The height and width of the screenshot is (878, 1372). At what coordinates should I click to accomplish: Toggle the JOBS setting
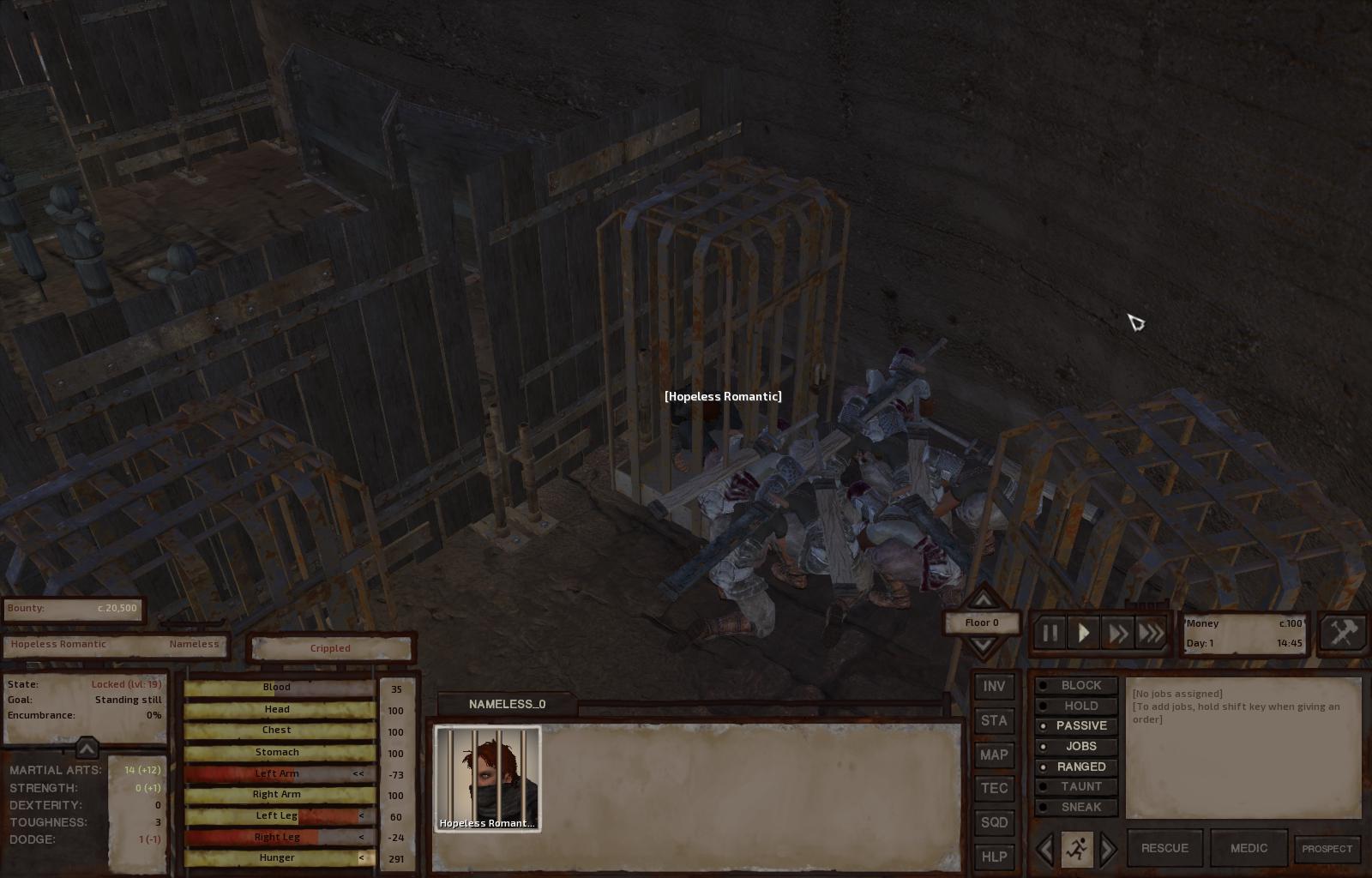point(1076,747)
